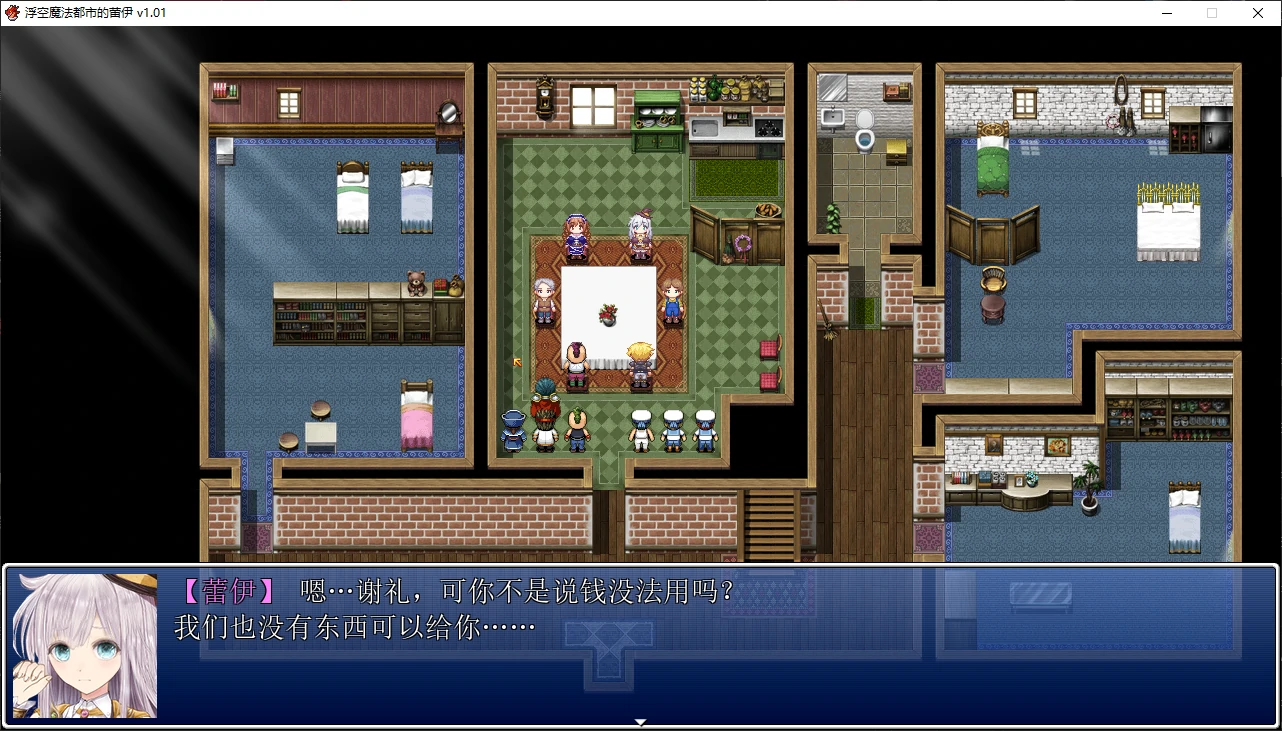1282x731 pixels.
Task: Minimize the game window
Action: click(x=1166, y=13)
